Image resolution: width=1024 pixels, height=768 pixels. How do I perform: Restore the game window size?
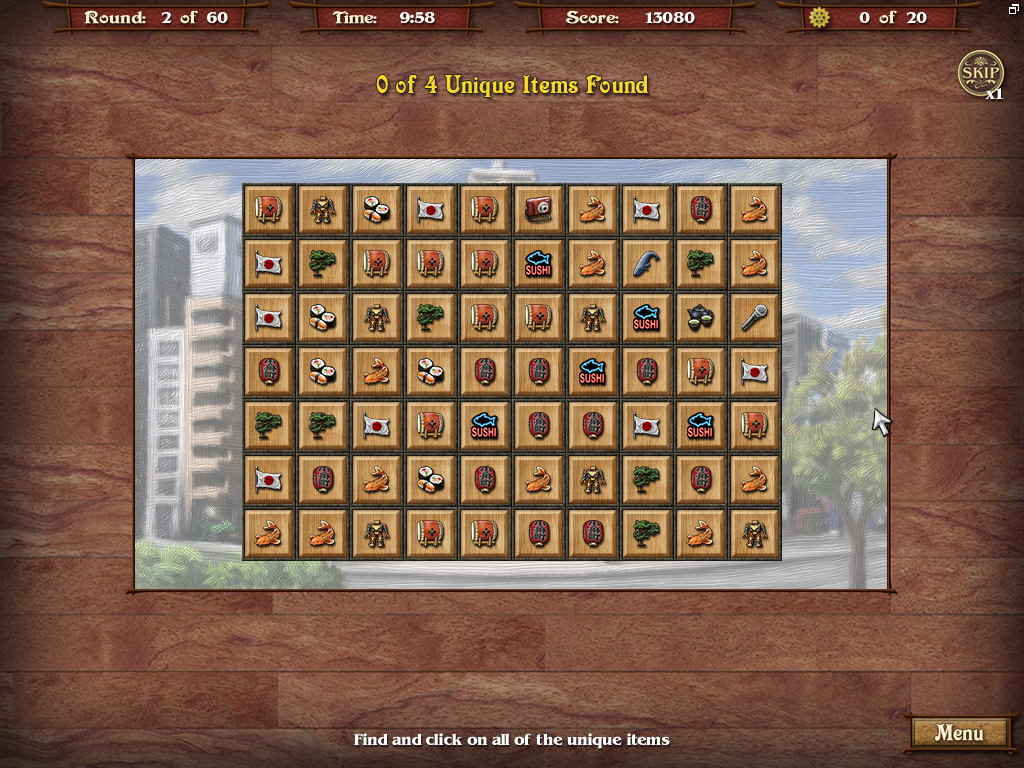click(1013, 9)
